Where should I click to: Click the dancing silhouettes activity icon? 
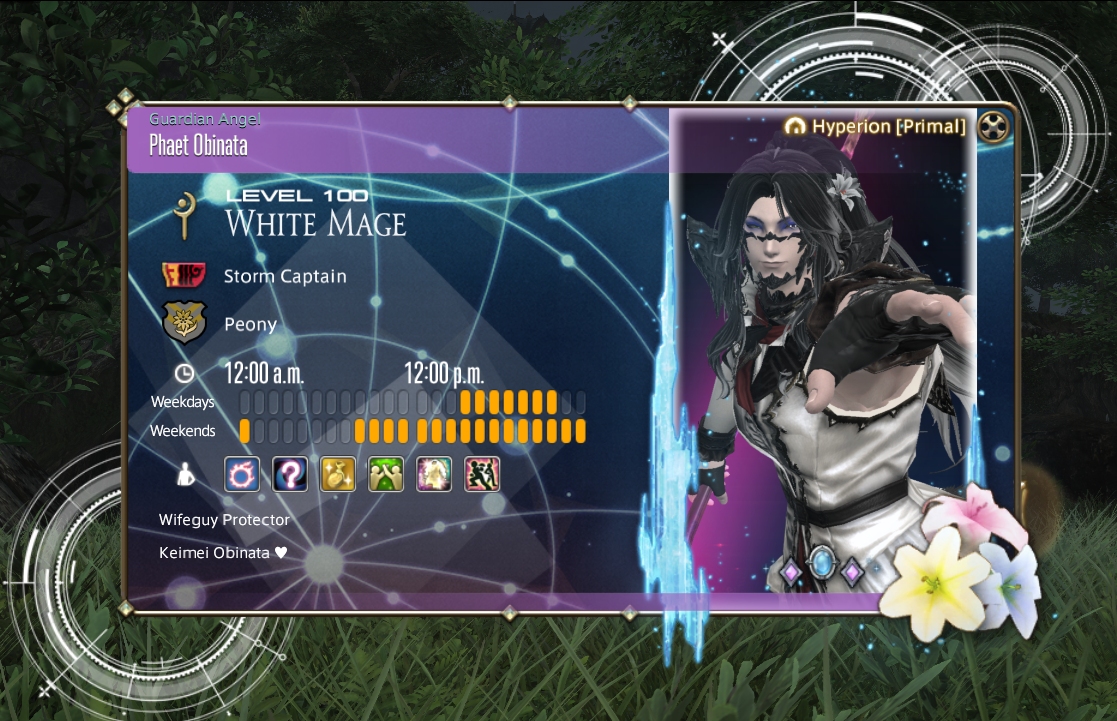[x=482, y=474]
